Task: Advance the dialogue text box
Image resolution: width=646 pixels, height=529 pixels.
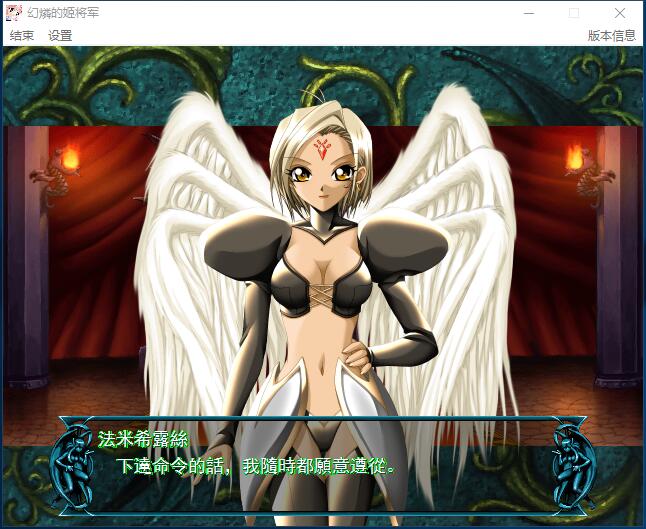Action: [x=322, y=456]
